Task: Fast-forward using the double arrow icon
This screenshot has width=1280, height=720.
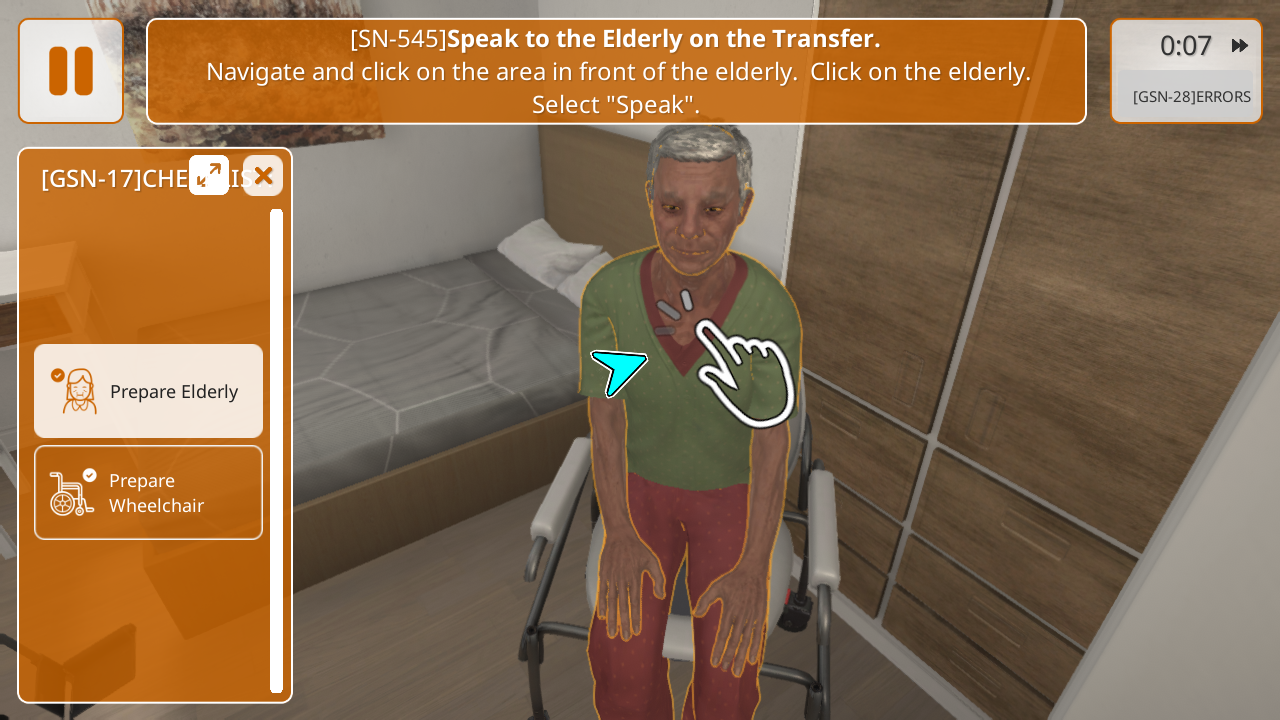Action: click(1240, 45)
